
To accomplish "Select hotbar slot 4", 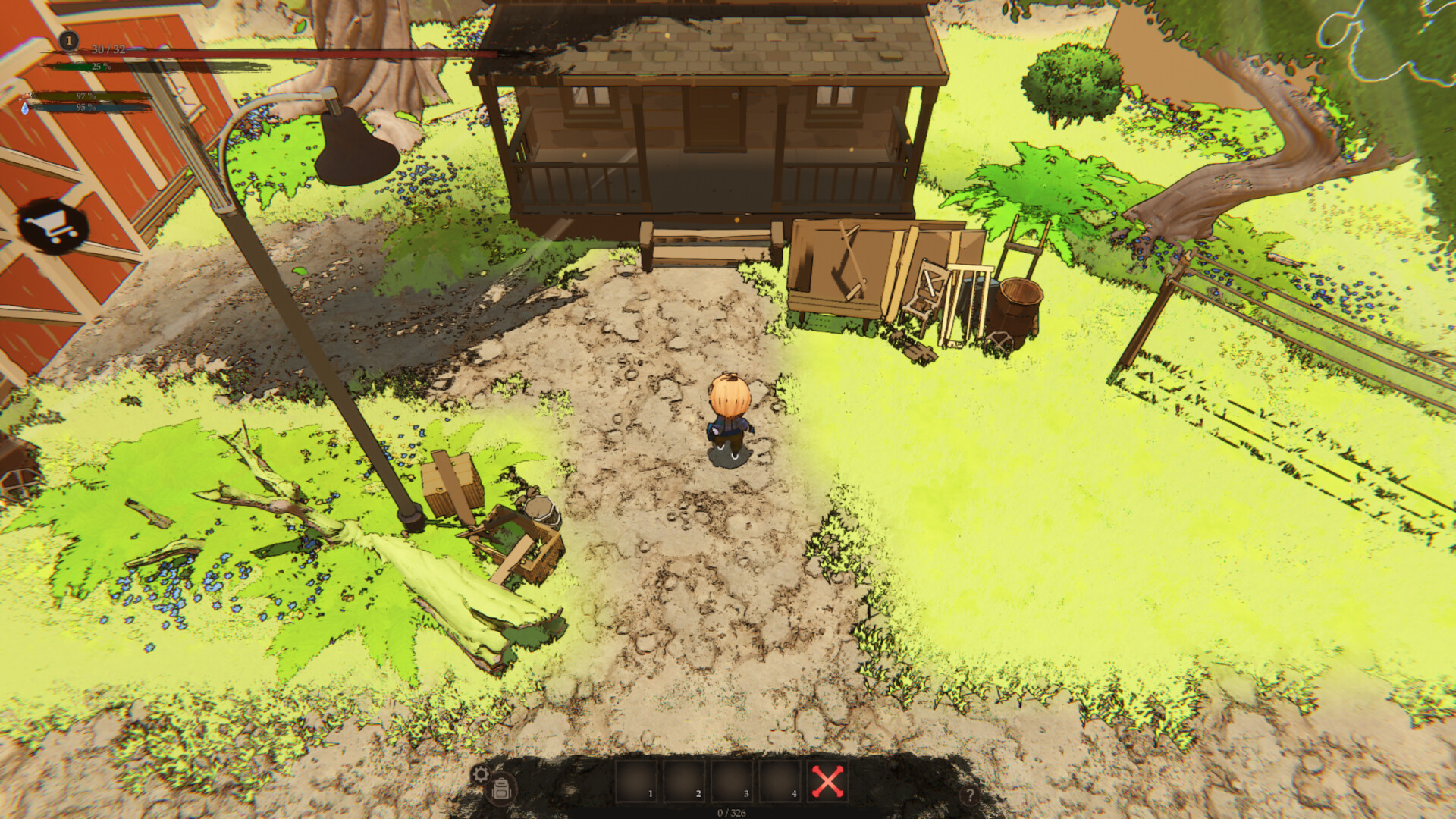I will tap(780, 780).
